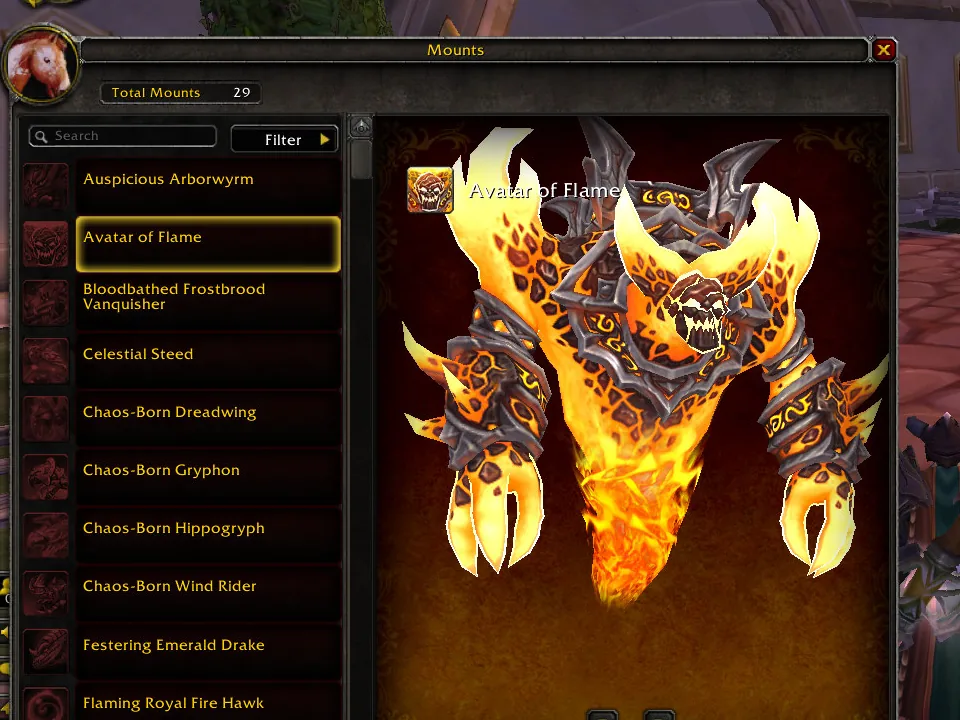Close the Mounts window

point(883,50)
